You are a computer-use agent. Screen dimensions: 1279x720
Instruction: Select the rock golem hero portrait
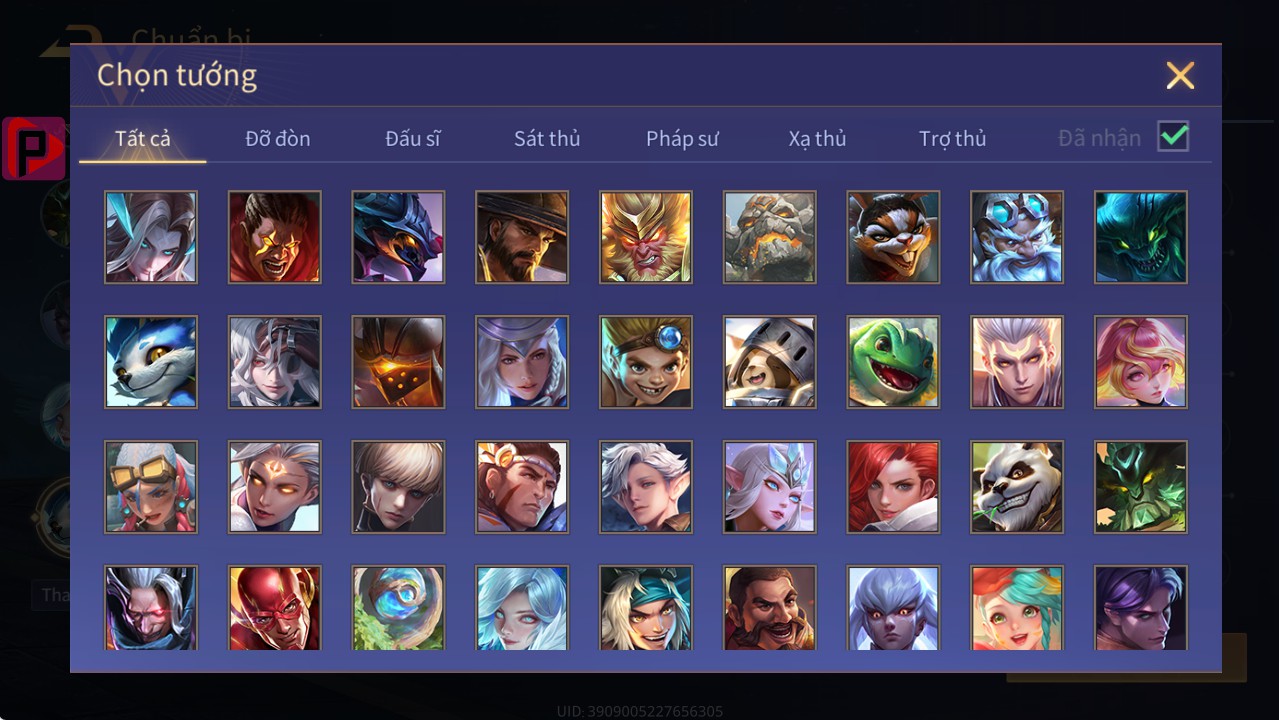pos(770,237)
